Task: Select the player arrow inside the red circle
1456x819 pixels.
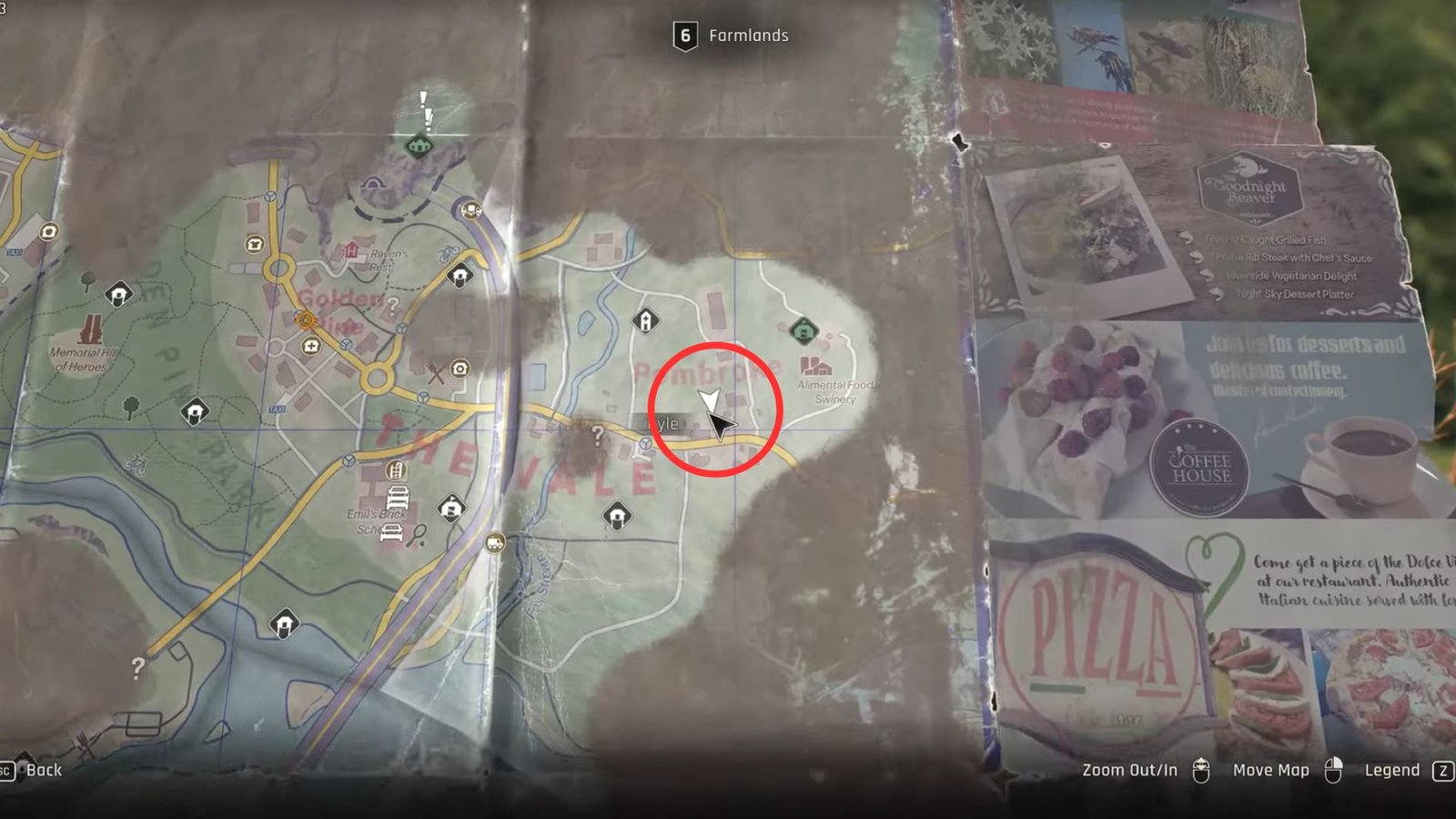Action: coord(710,399)
